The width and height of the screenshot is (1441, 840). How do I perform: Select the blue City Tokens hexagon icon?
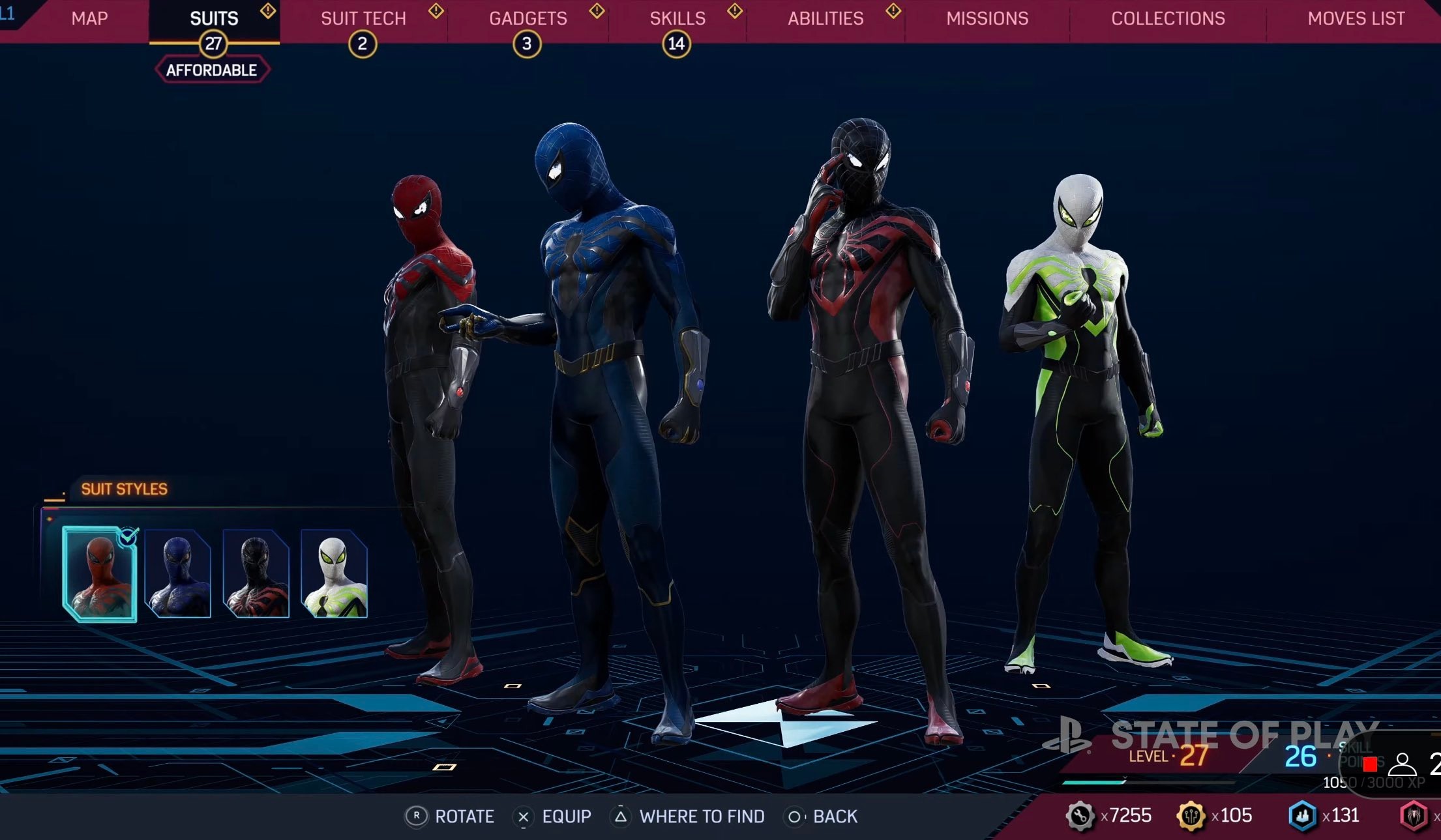click(1302, 815)
